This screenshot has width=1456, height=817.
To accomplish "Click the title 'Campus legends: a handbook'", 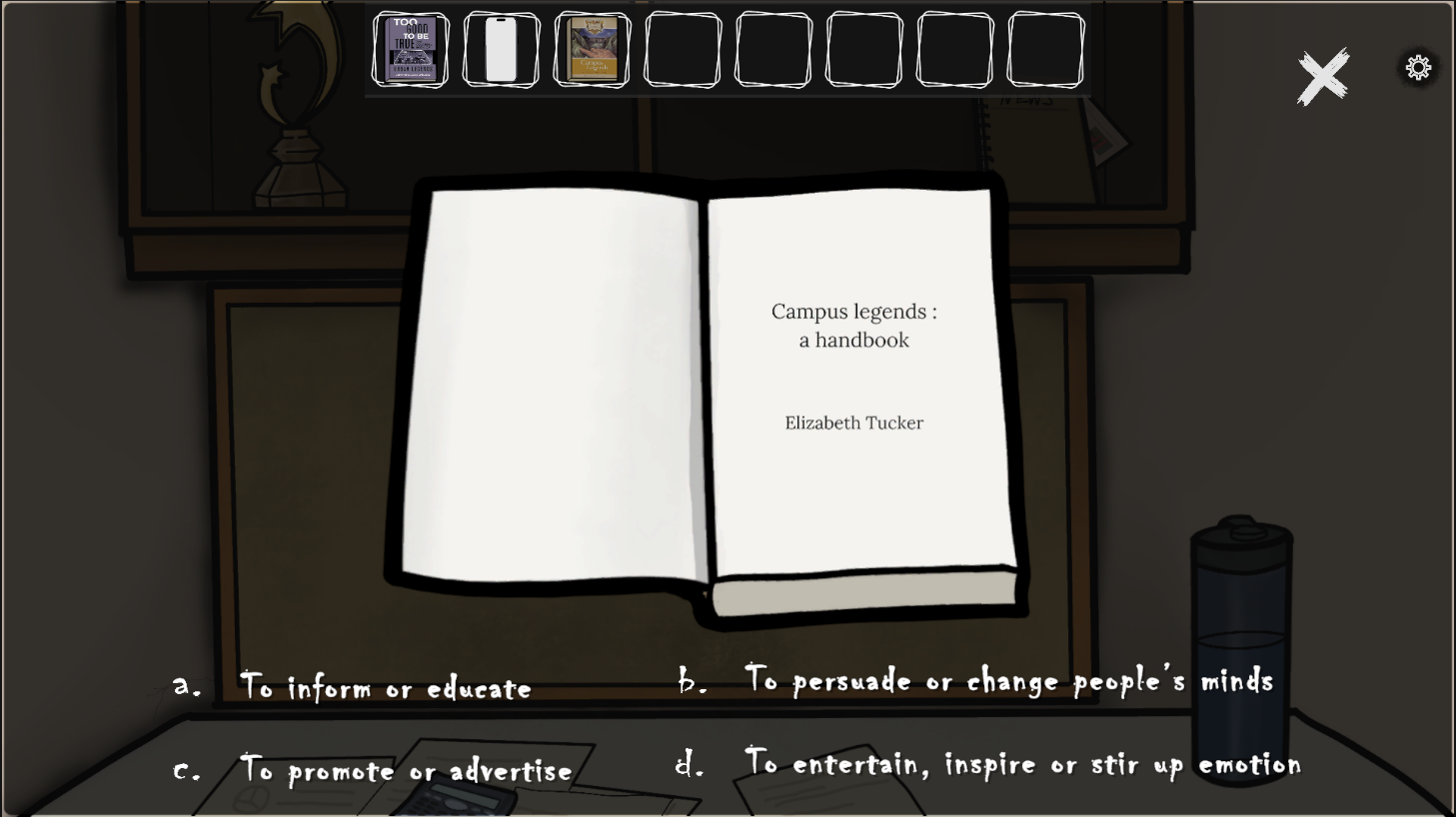I will pos(853,326).
